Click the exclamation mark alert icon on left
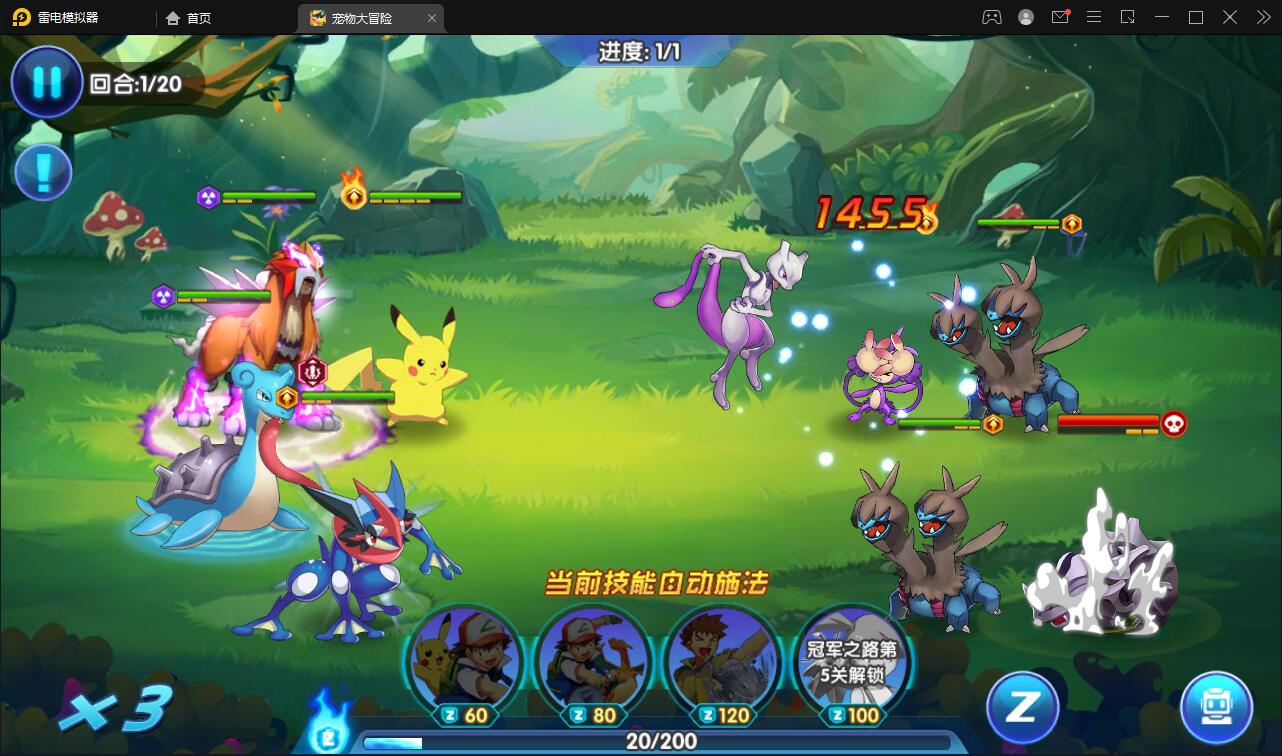This screenshot has height=756, width=1282. (42, 172)
